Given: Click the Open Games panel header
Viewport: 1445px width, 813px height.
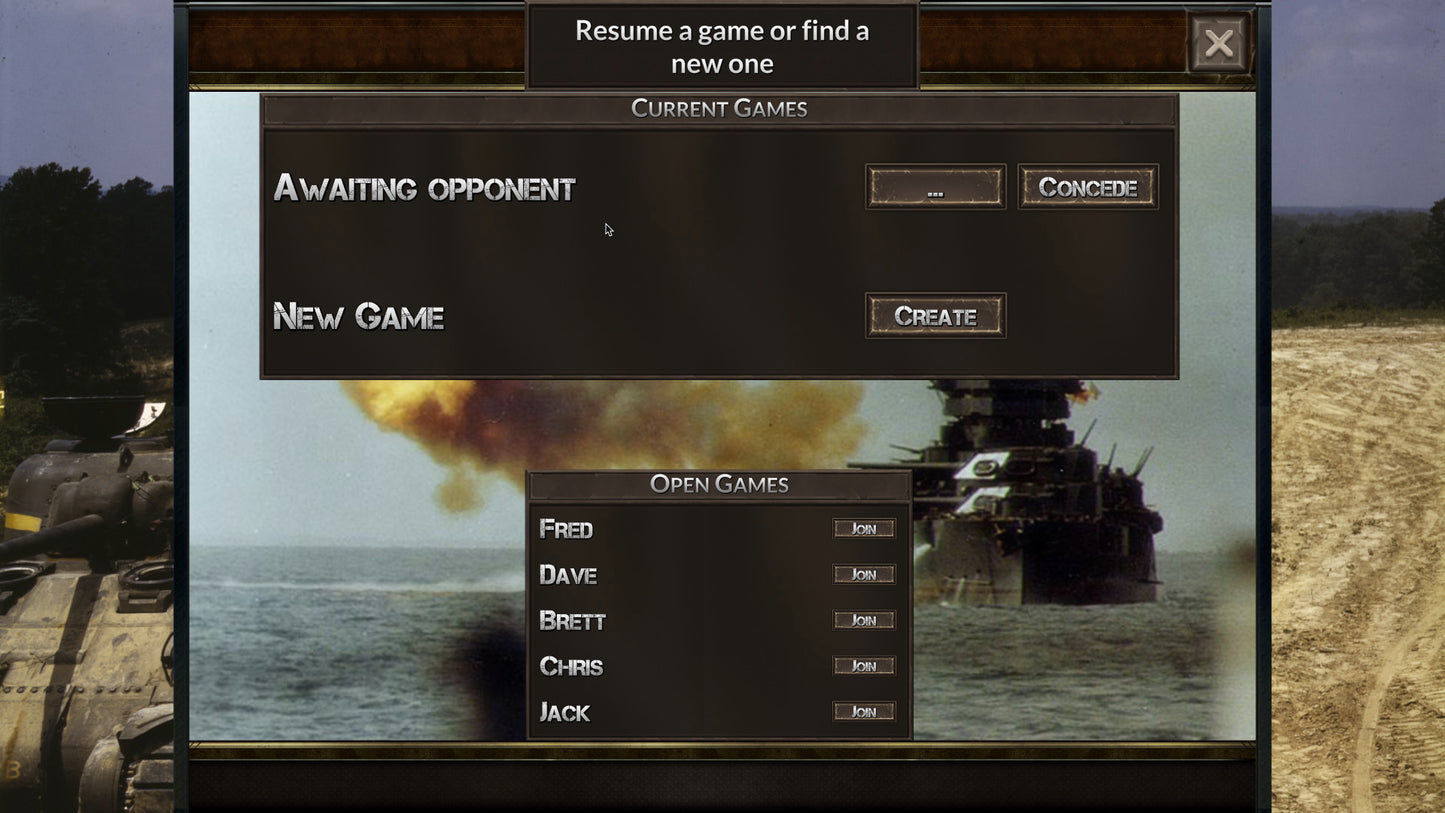Looking at the screenshot, I should [x=718, y=484].
